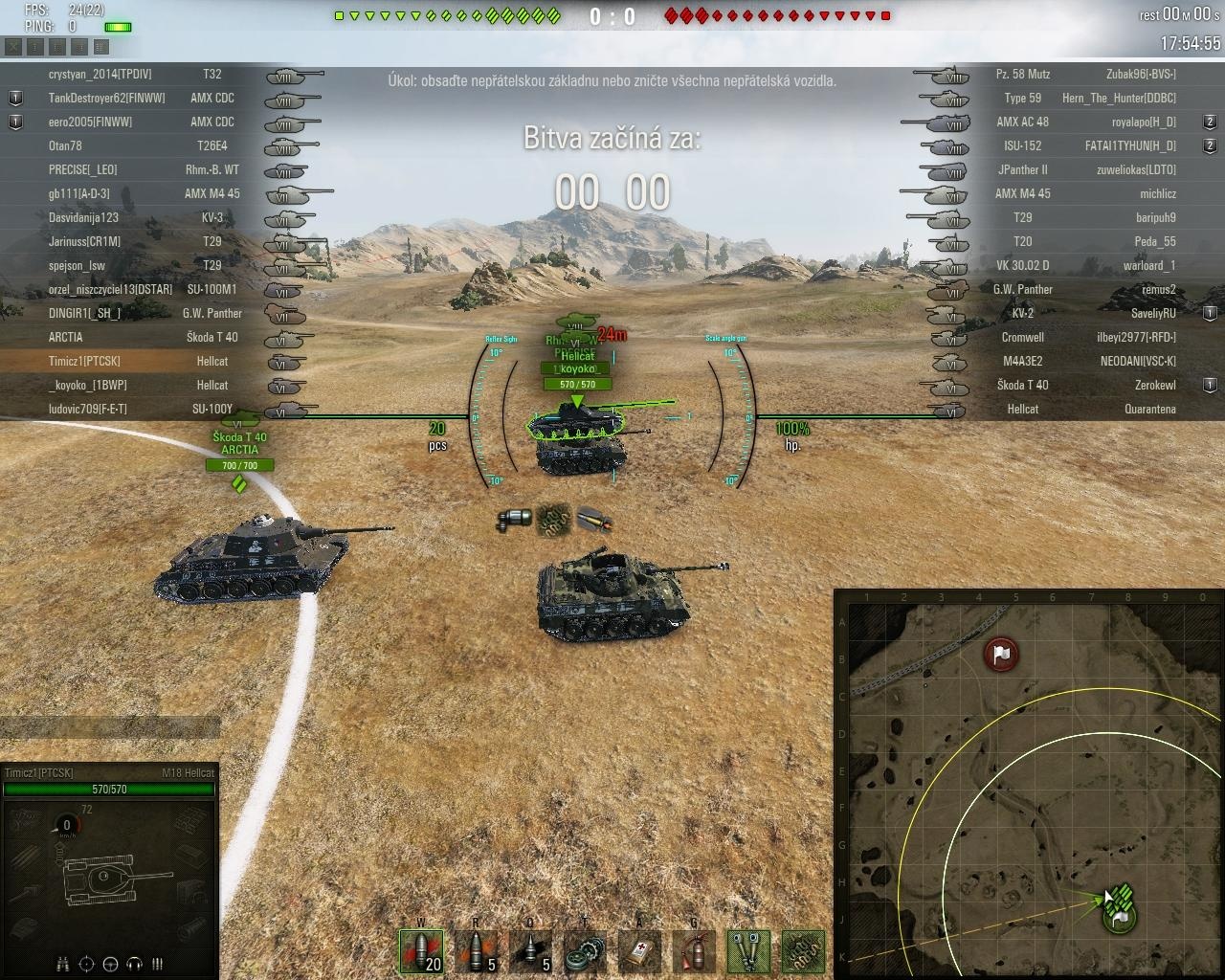Select player crystyan_2014 in the allied team list
The width and height of the screenshot is (1225, 980).
coord(100,74)
